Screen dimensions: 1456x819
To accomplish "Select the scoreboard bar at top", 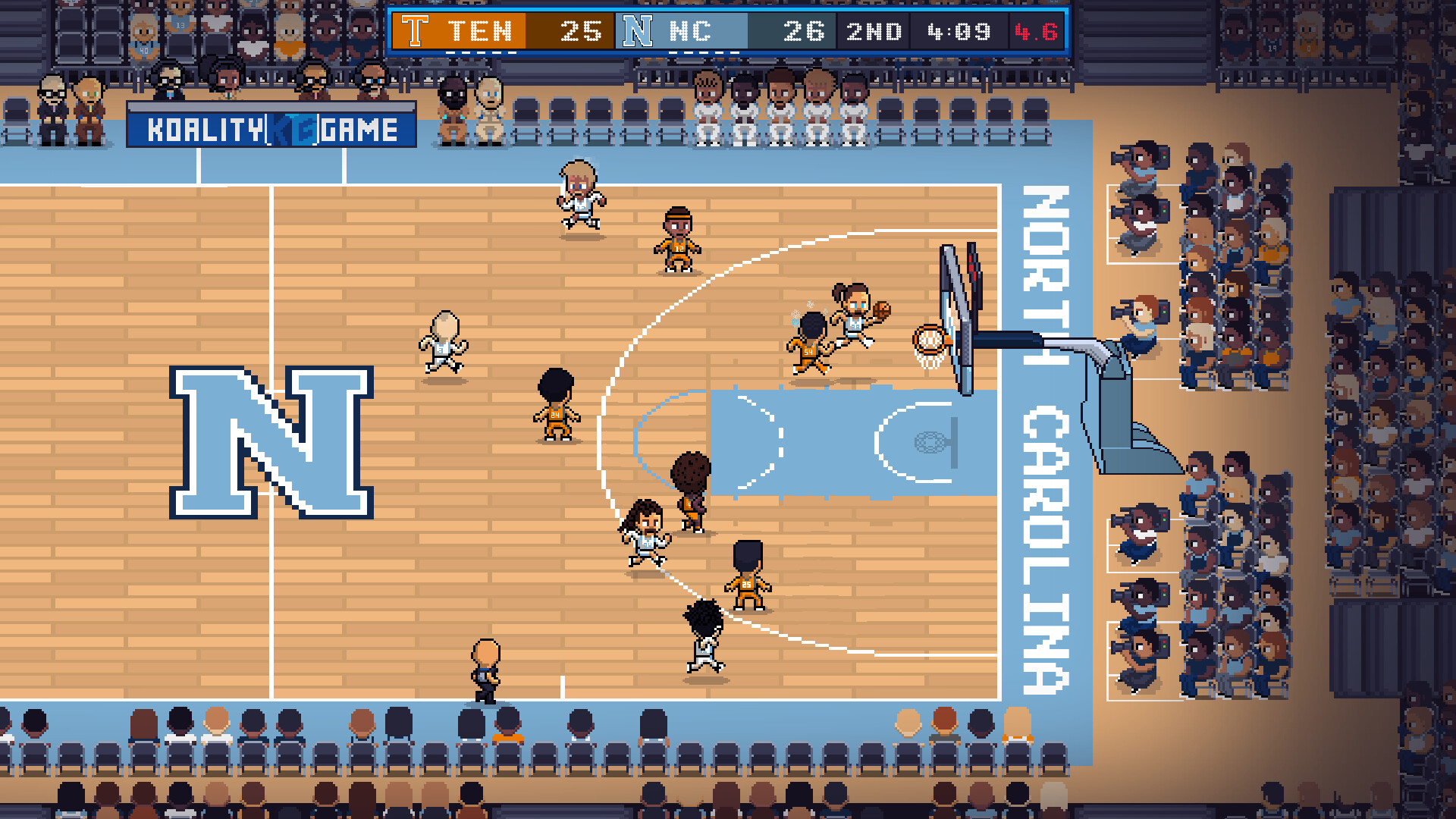I will 728,32.
